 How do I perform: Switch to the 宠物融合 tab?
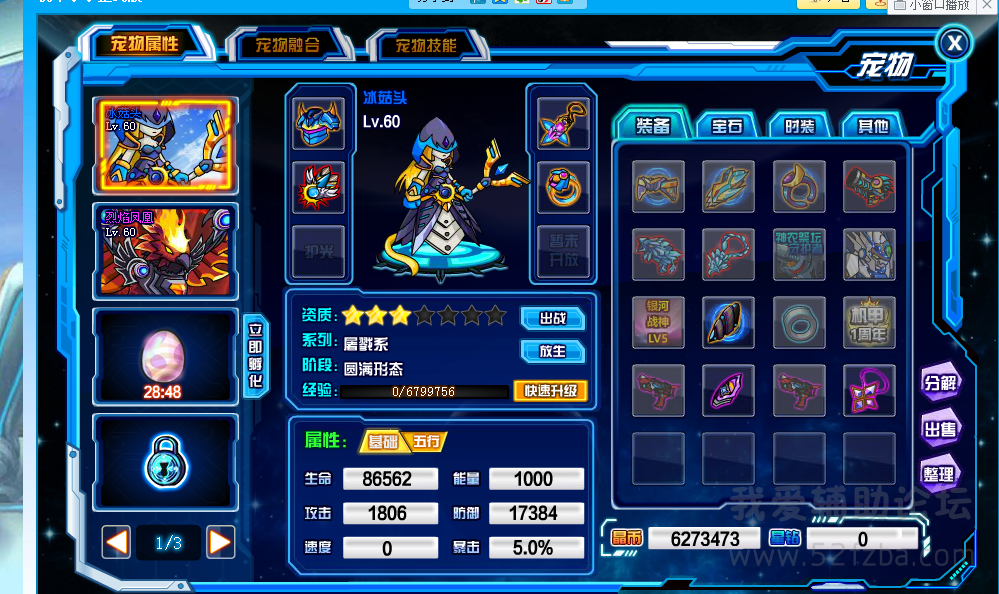click(287, 45)
